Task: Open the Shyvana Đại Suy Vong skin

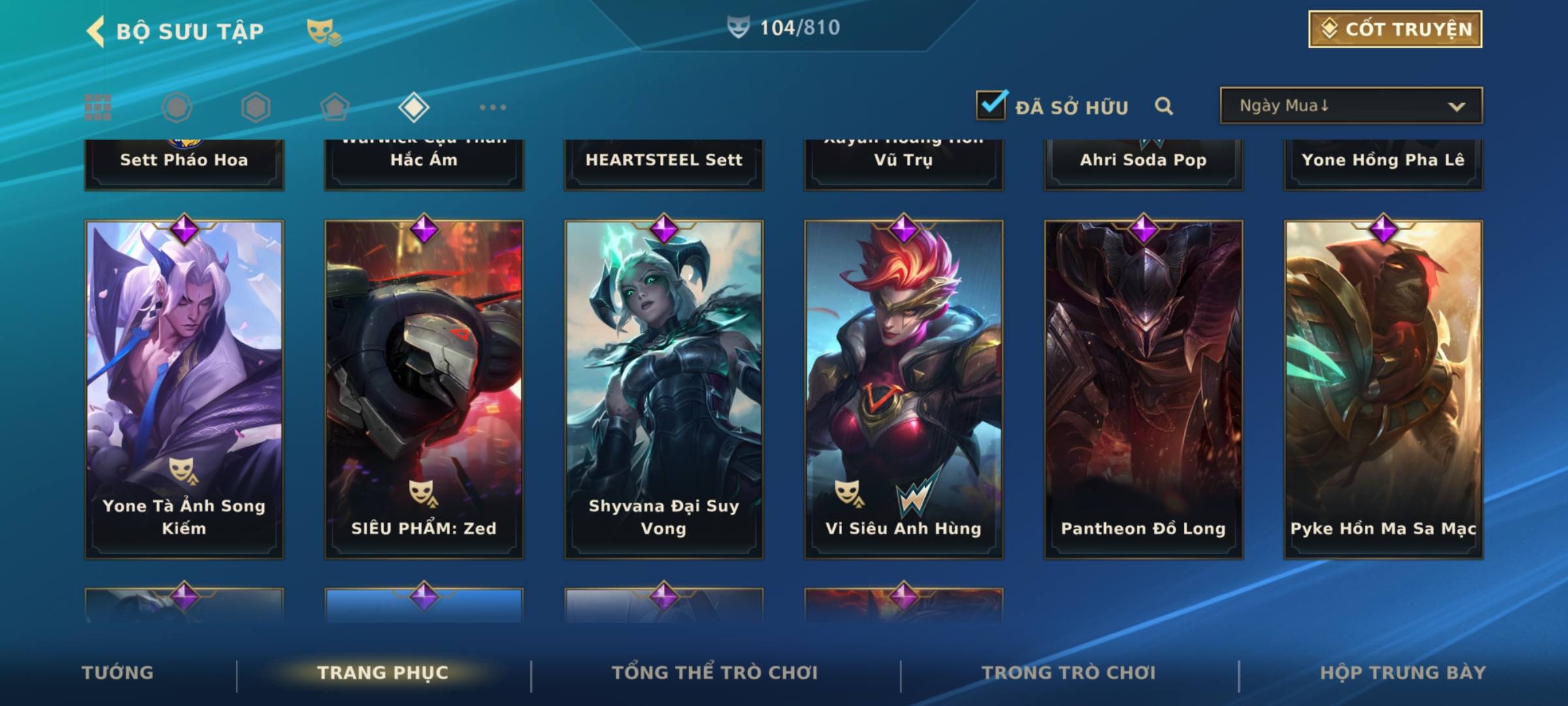Action: click(664, 389)
